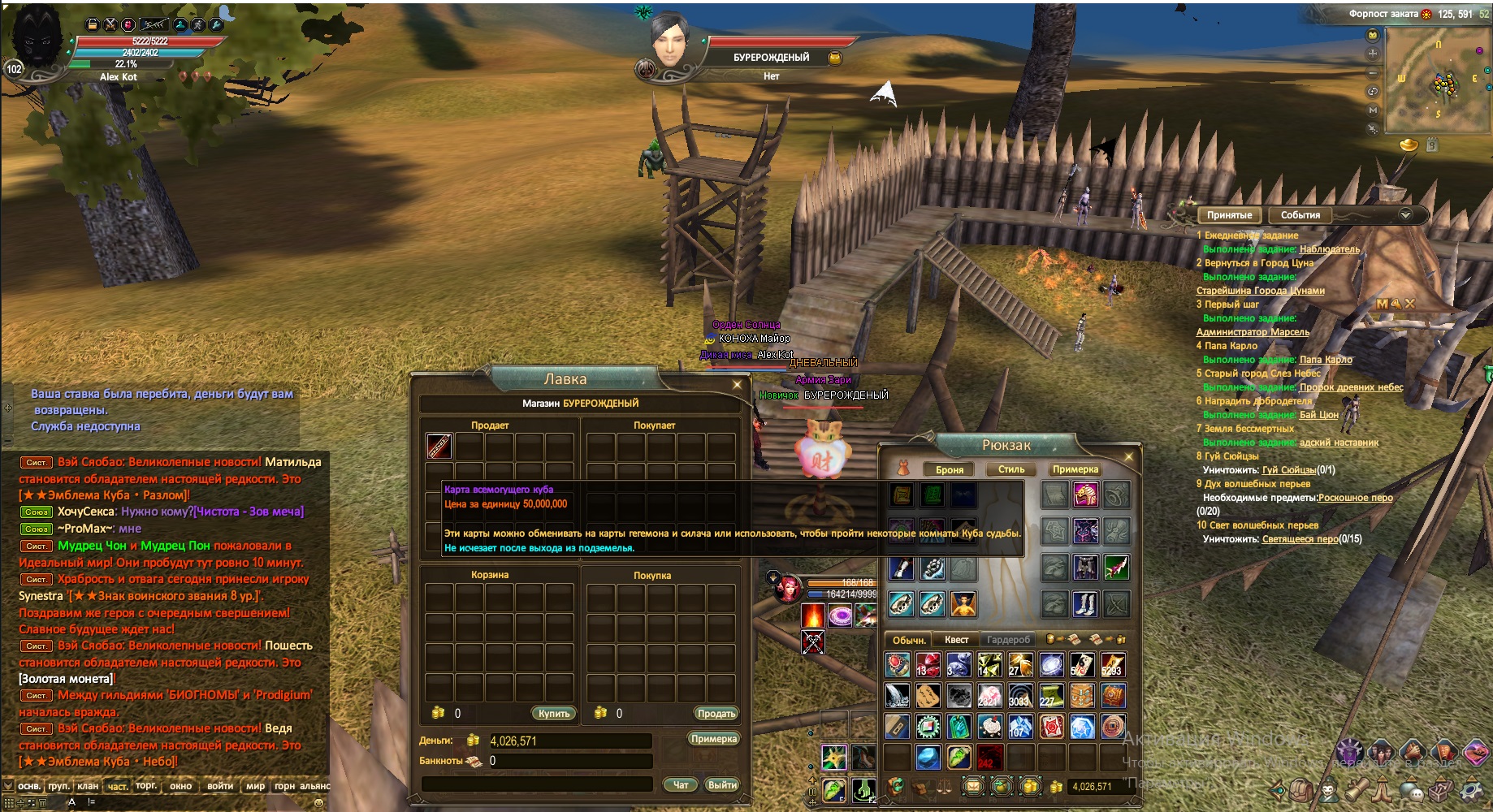The height and width of the screenshot is (812, 1493).
Task: Show the Принятые quests tab
Action: pos(1229,215)
